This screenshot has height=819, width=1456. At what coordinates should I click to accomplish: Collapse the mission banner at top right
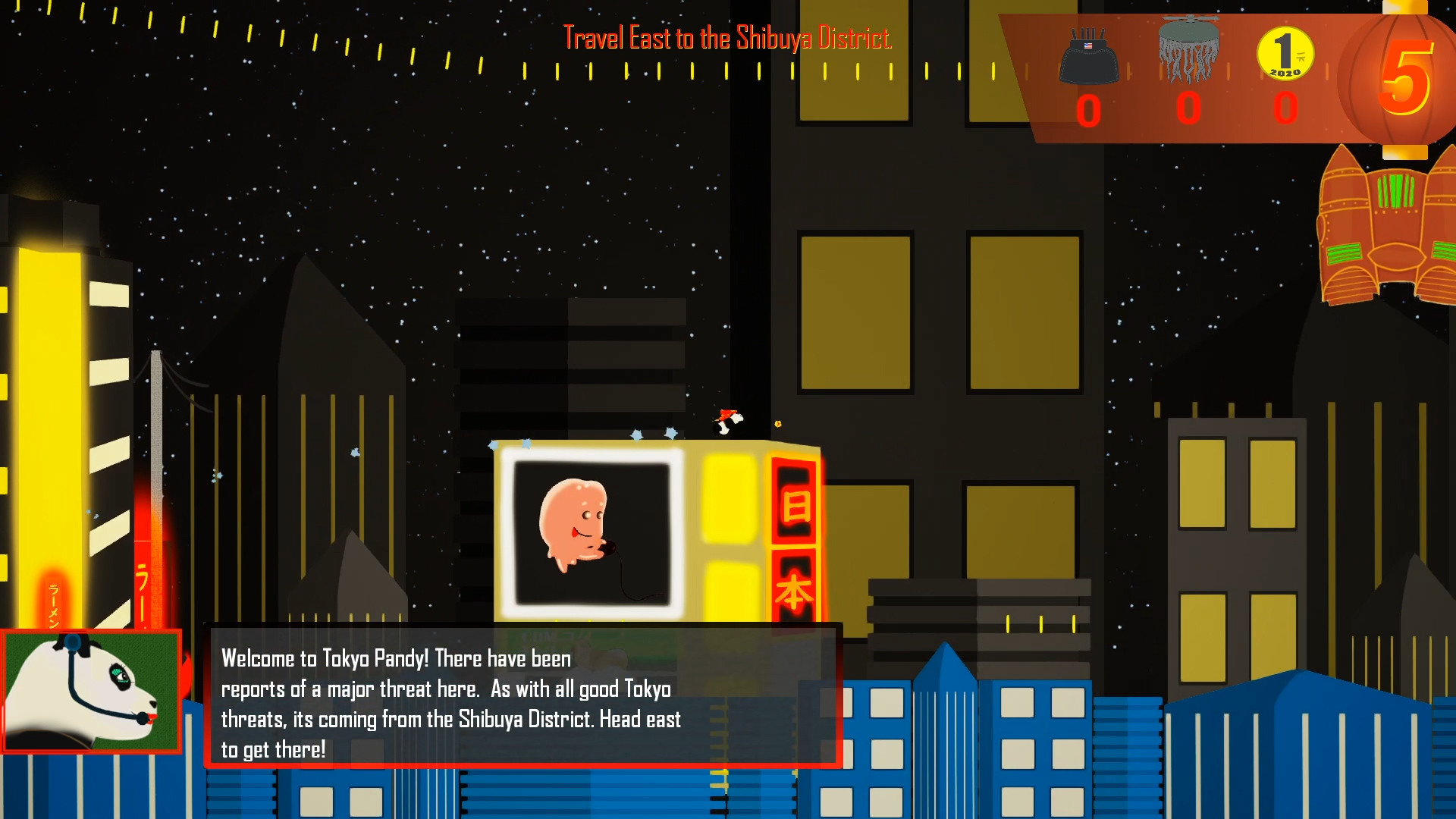coord(1213,76)
